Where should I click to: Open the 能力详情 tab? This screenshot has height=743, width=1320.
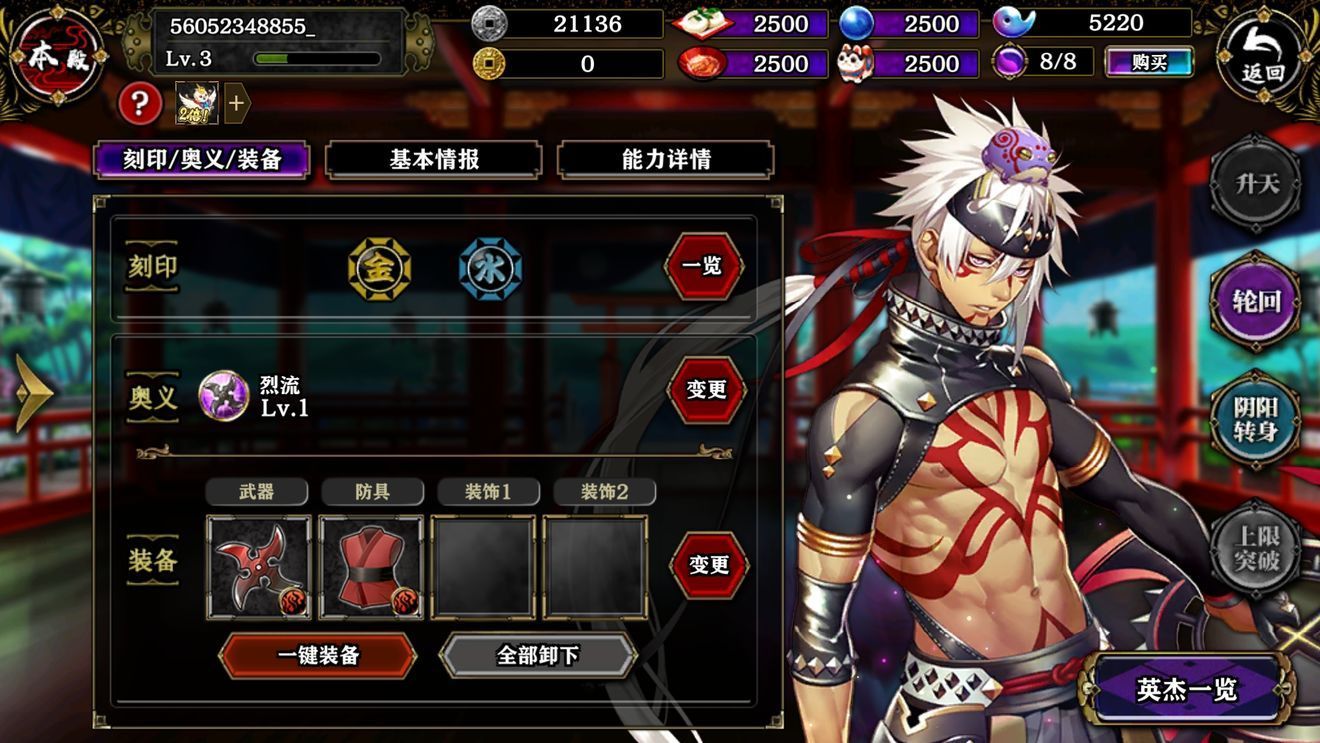666,160
